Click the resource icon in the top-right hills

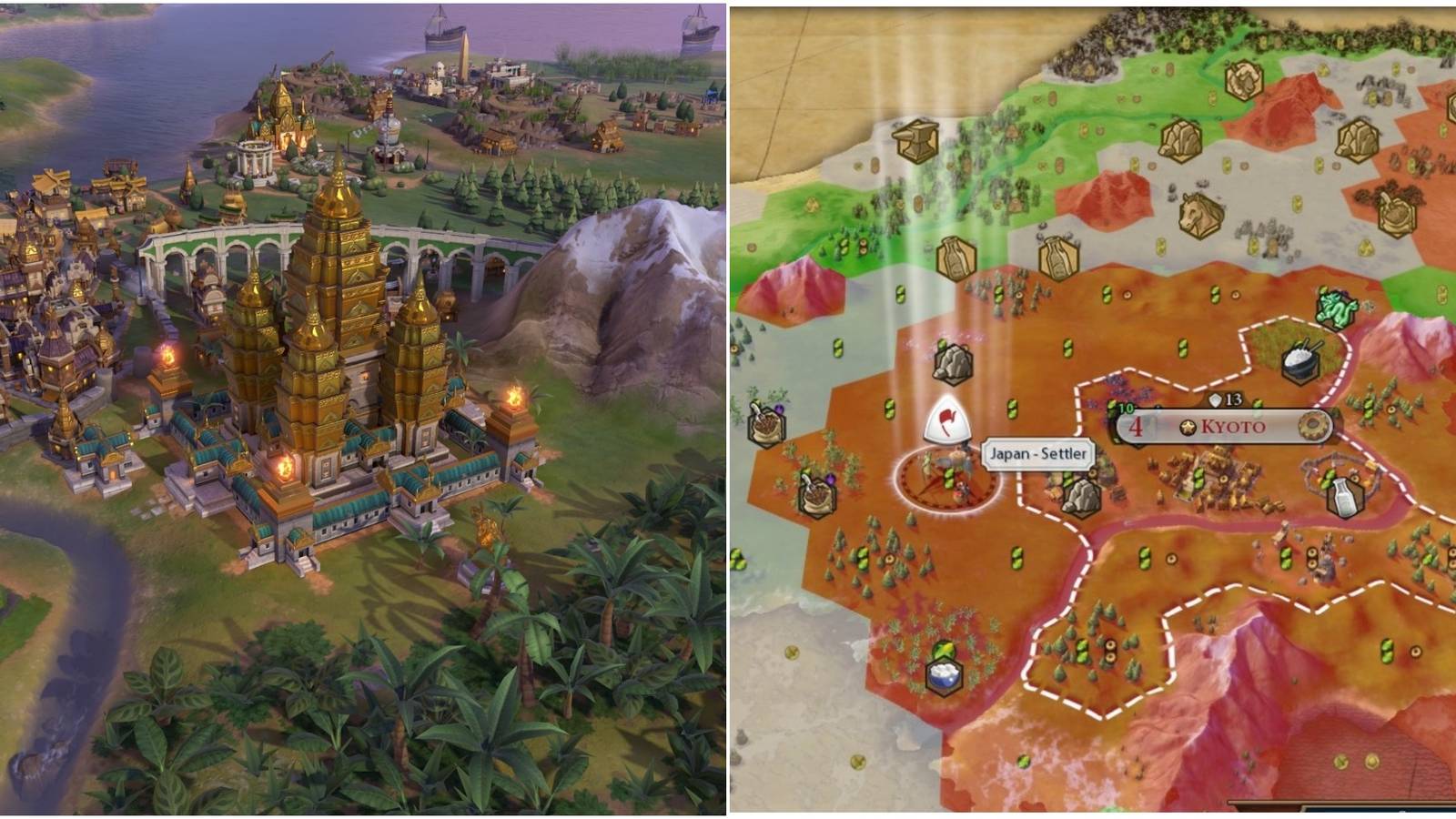click(1358, 136)
